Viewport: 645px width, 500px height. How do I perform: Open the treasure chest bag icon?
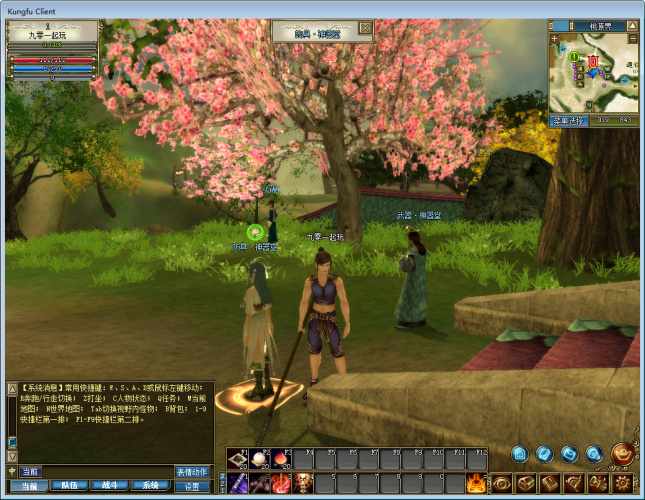click(525, 484)
